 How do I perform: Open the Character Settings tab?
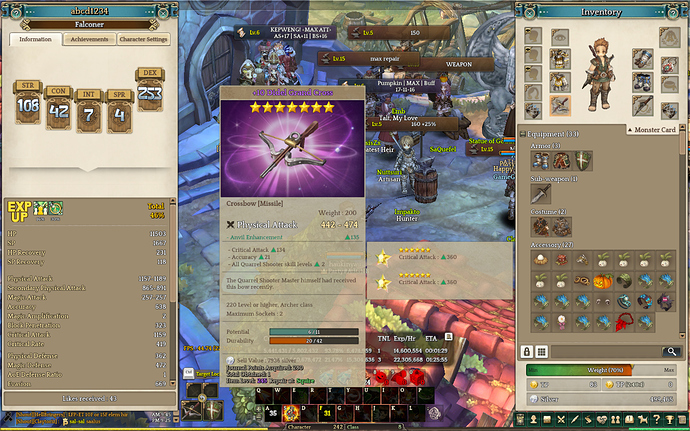(143, 39)
